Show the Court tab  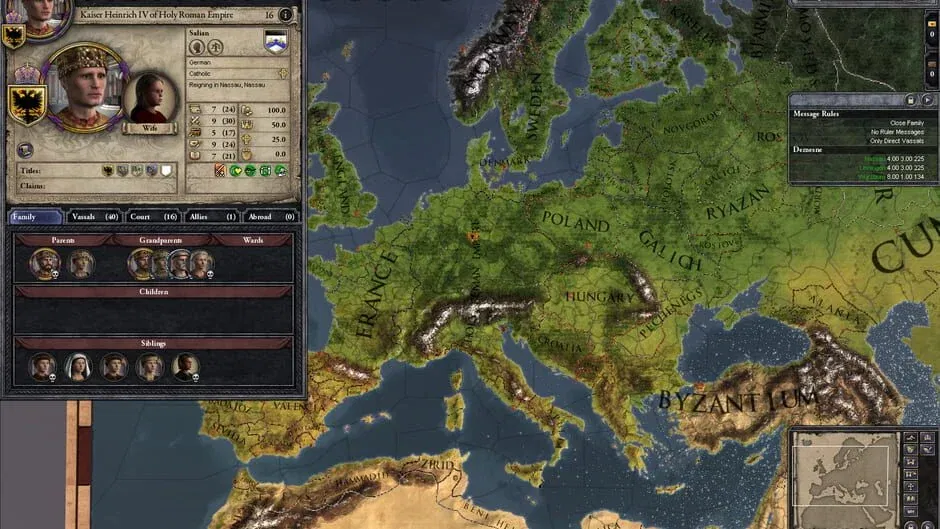153,216
